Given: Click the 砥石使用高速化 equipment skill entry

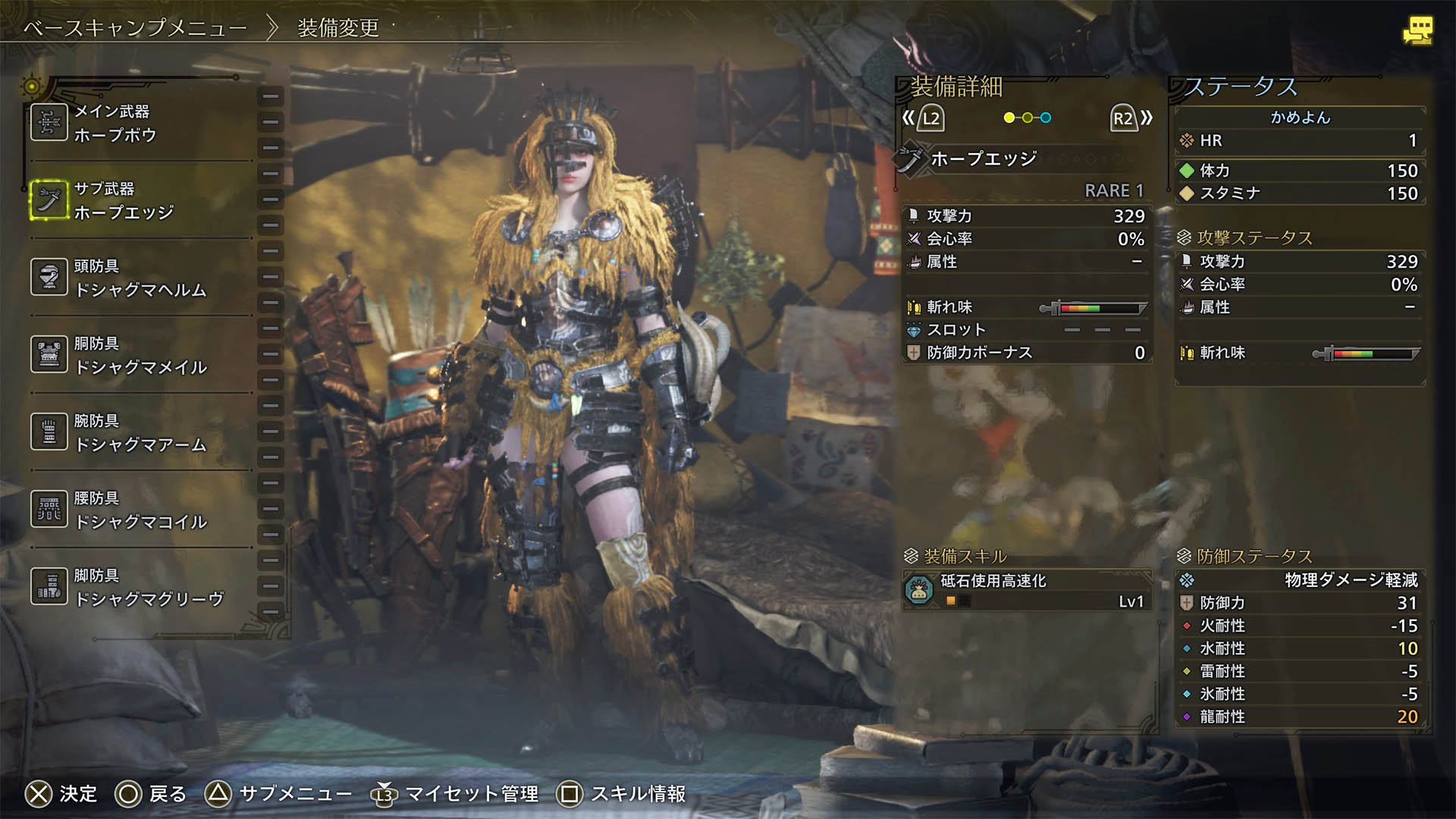Looking at the screenshot, I should point(1027,590).
